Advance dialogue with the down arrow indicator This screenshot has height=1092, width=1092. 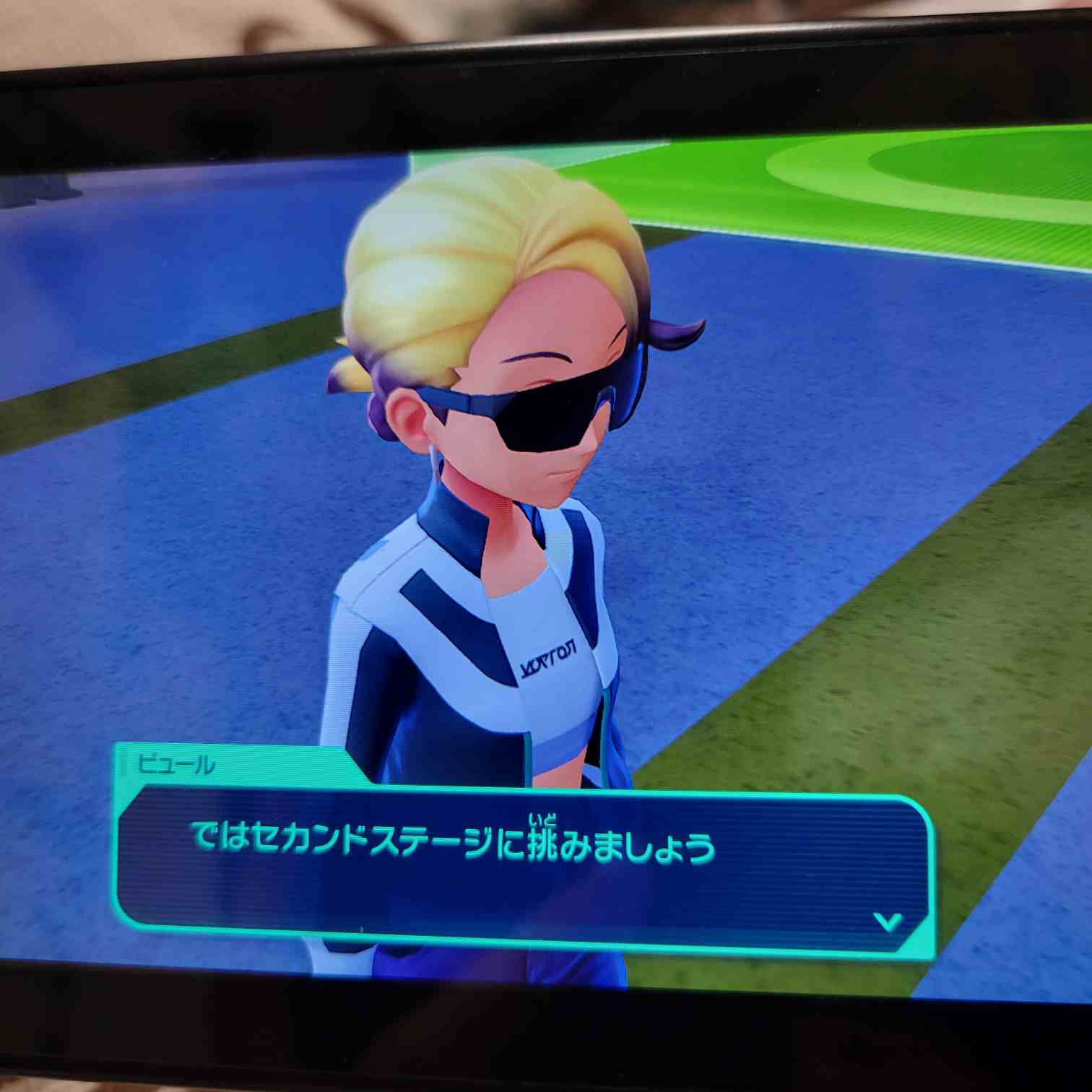[x=888, y=922]
